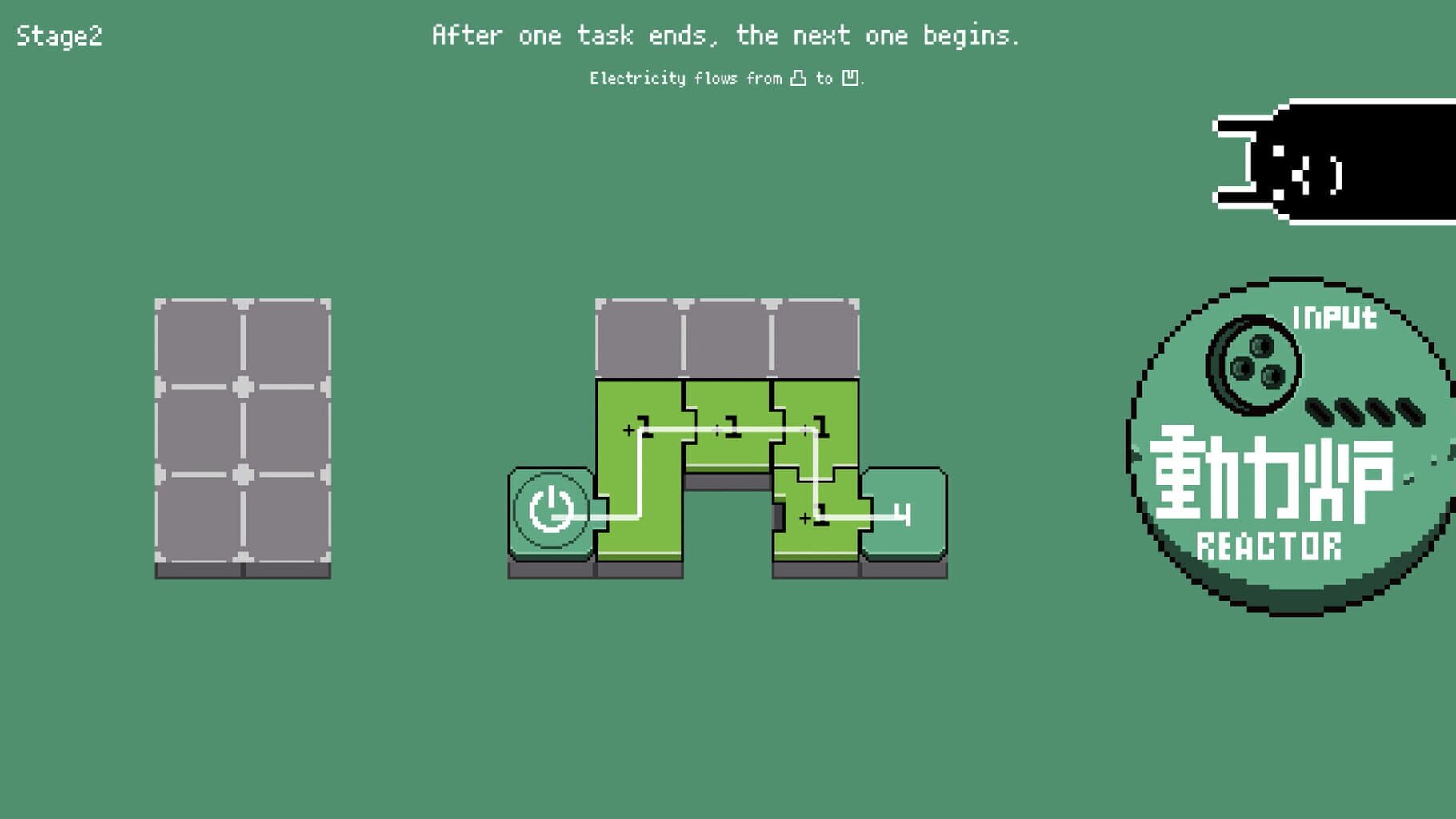The width and height of the screenshot is (1456, 819).
Task: Click the hint text about electricity flow
Action: tap(728, 78)
